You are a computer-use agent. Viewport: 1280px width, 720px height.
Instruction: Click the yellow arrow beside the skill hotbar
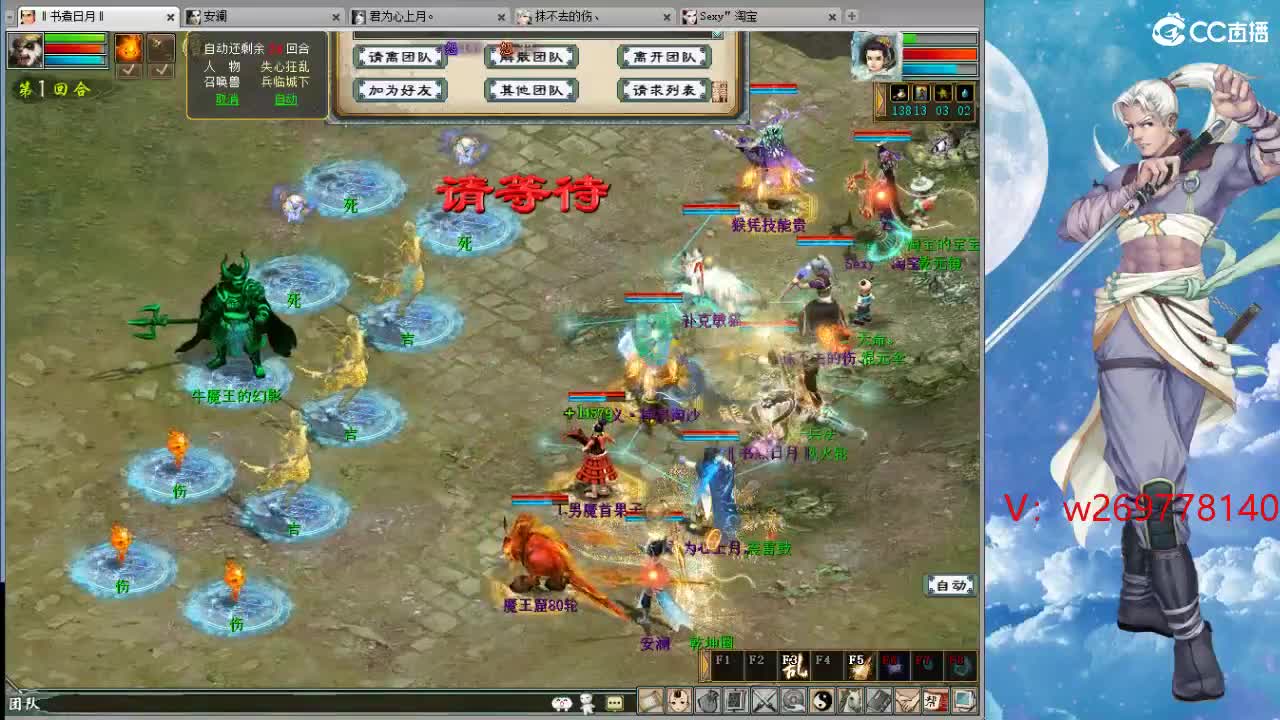[x=704, y=667]
